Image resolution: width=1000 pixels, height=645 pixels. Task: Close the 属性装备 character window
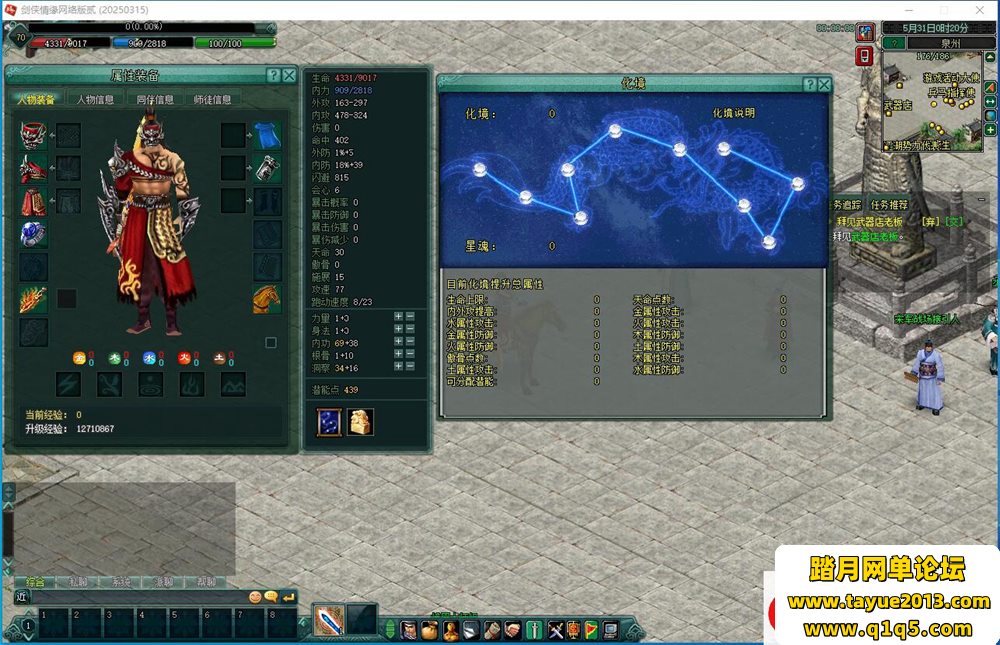coord(289,76)
